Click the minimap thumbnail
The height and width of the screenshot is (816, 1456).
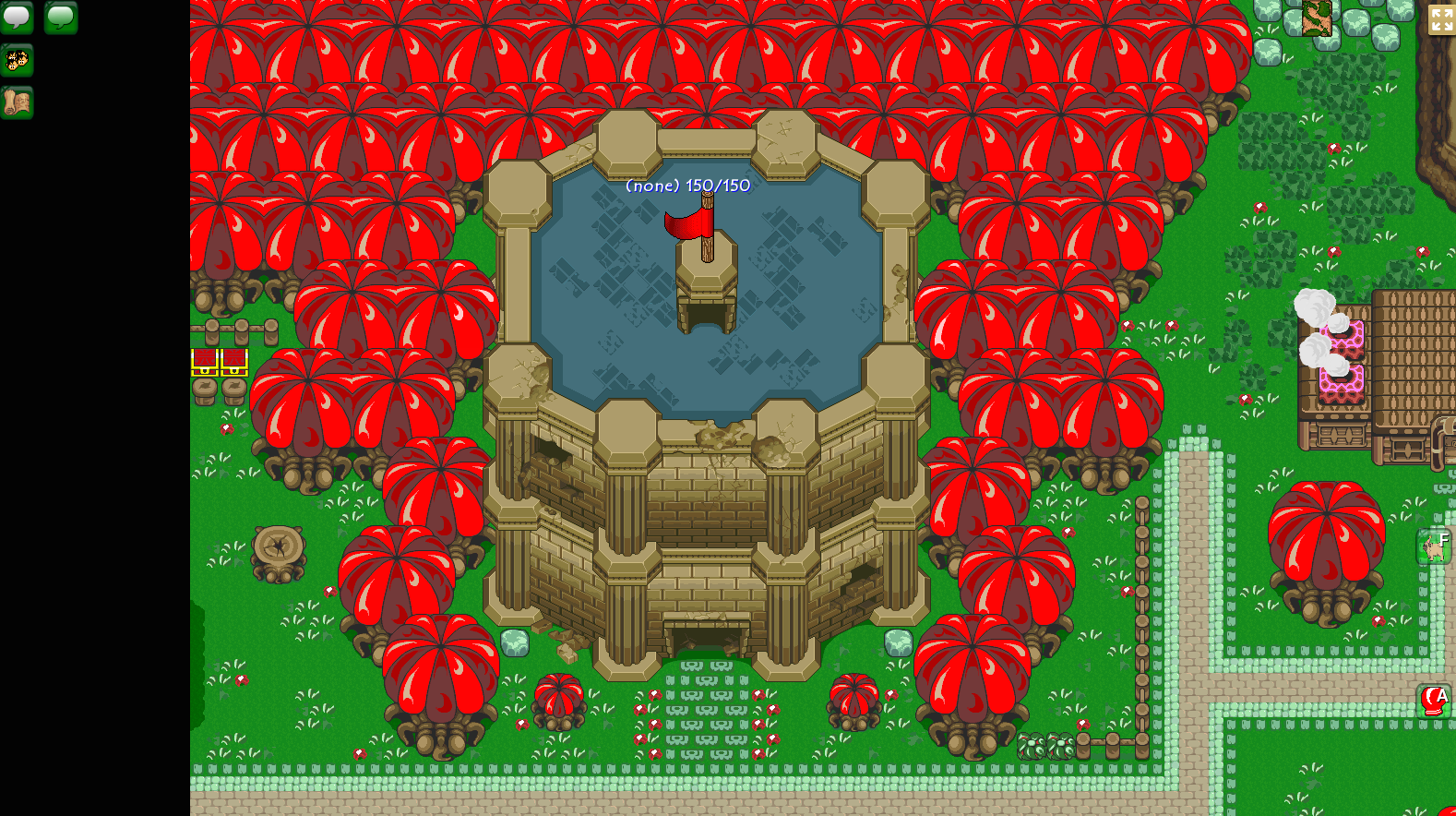(x=1317, y=18)
